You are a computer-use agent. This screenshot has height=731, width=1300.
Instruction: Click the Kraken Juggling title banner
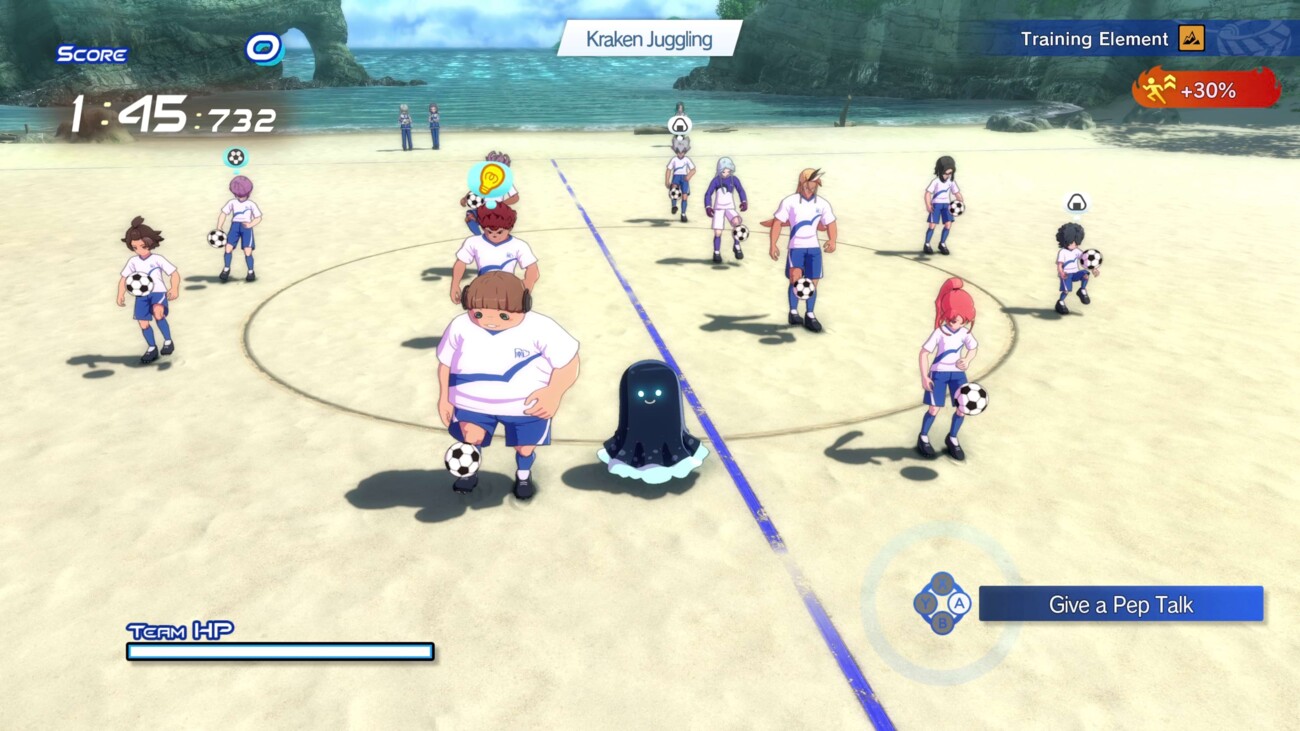[x=649, y=40]
